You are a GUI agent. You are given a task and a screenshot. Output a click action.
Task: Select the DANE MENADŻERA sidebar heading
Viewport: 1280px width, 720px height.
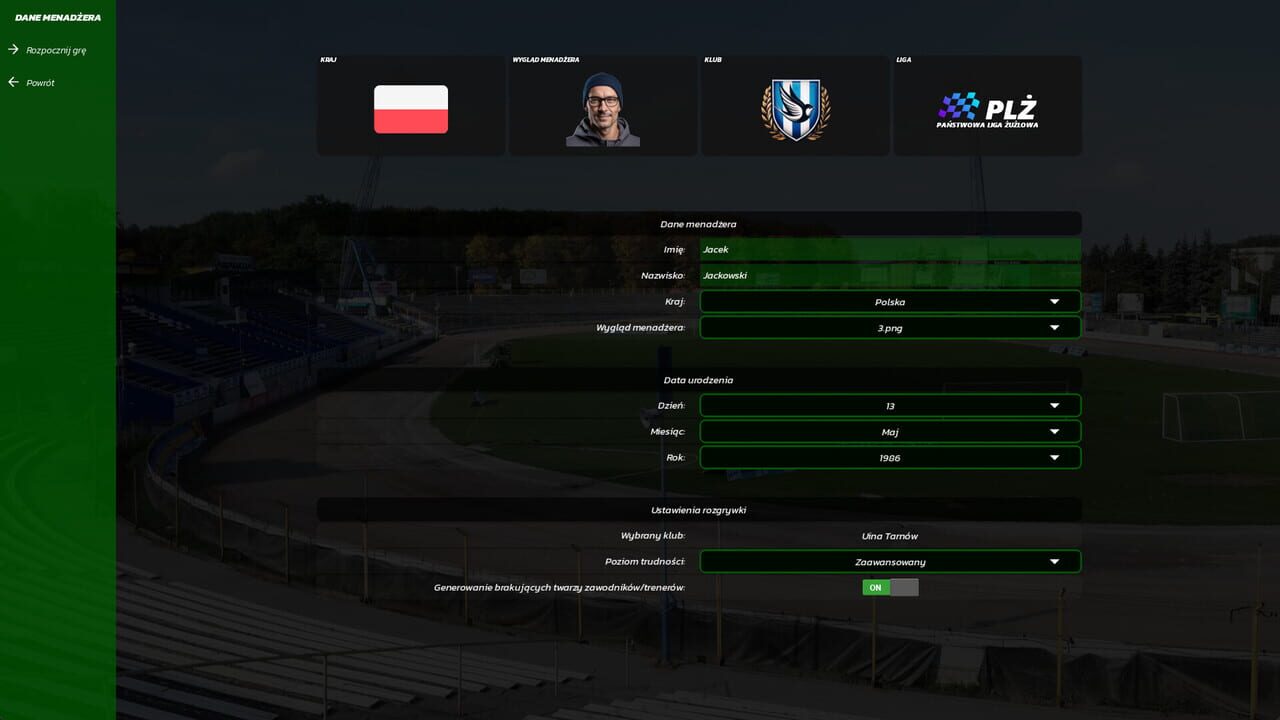pyautogui.click(x=59, y=16)
